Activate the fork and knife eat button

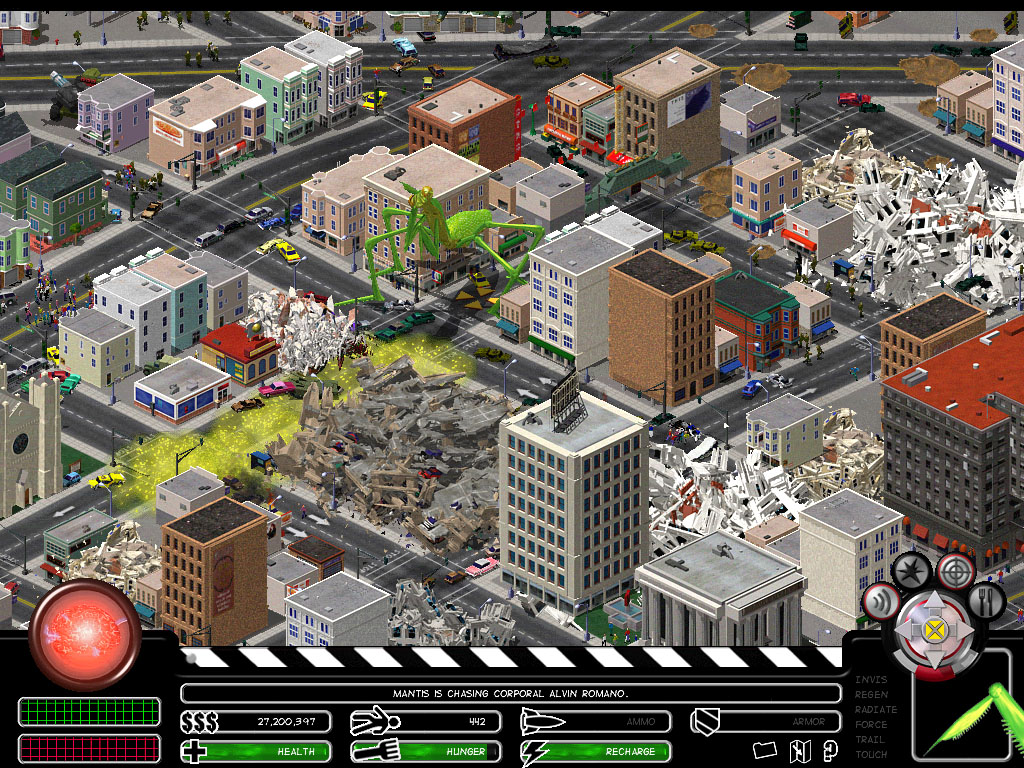pos(985,602)
